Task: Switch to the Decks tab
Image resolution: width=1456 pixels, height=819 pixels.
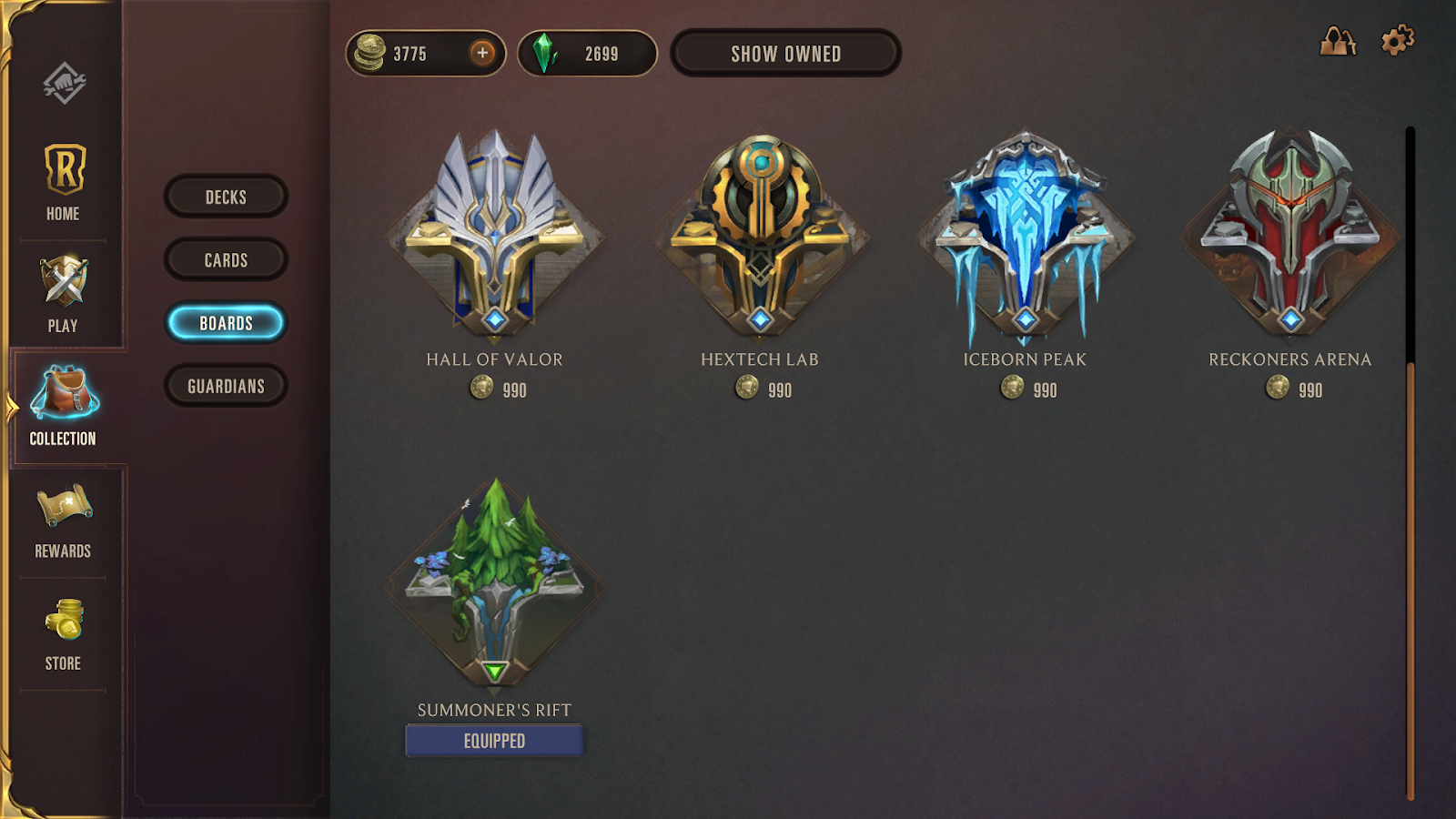Action: click(226, 197)
